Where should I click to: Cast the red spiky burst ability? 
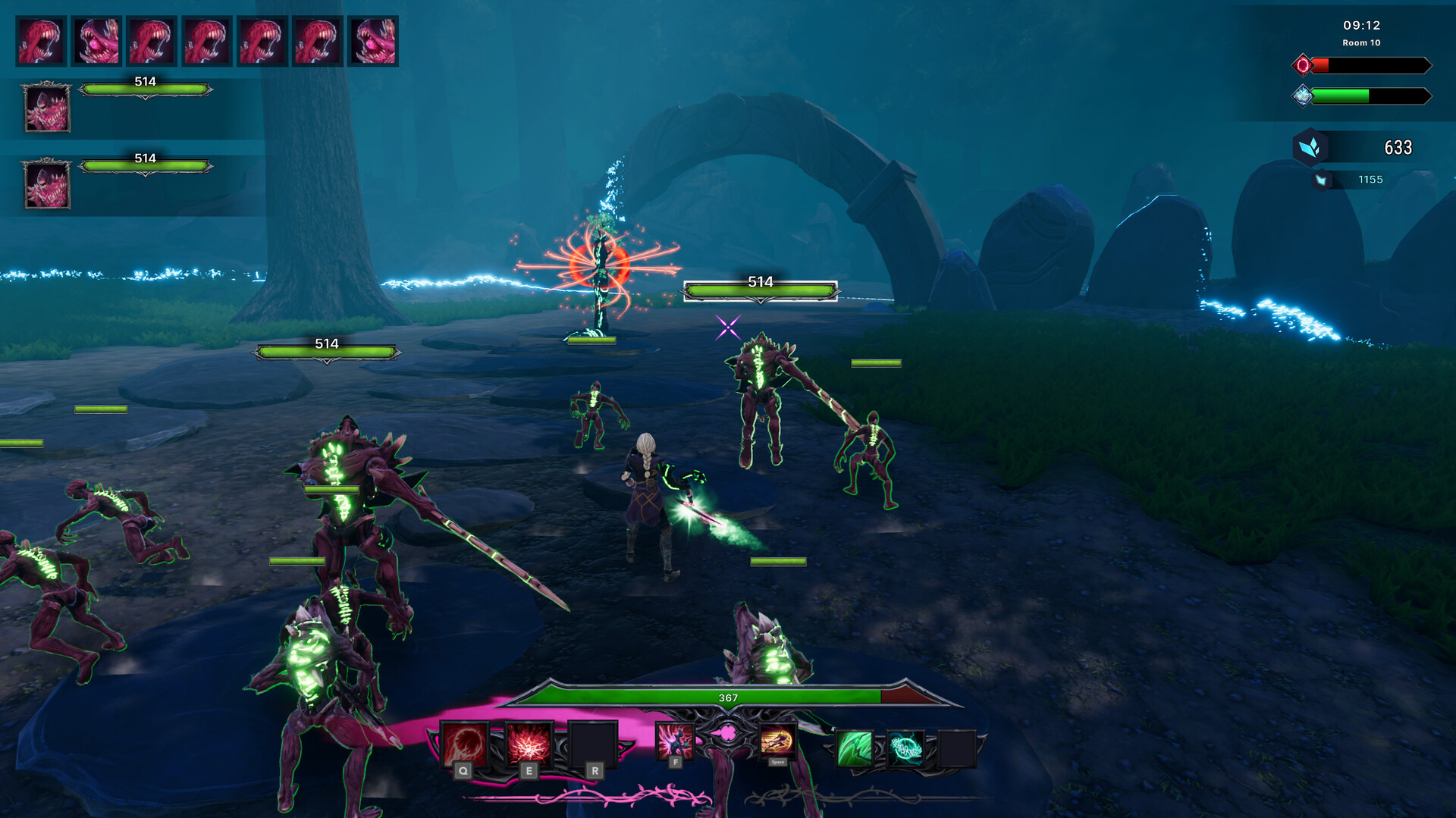pos(529,744)
